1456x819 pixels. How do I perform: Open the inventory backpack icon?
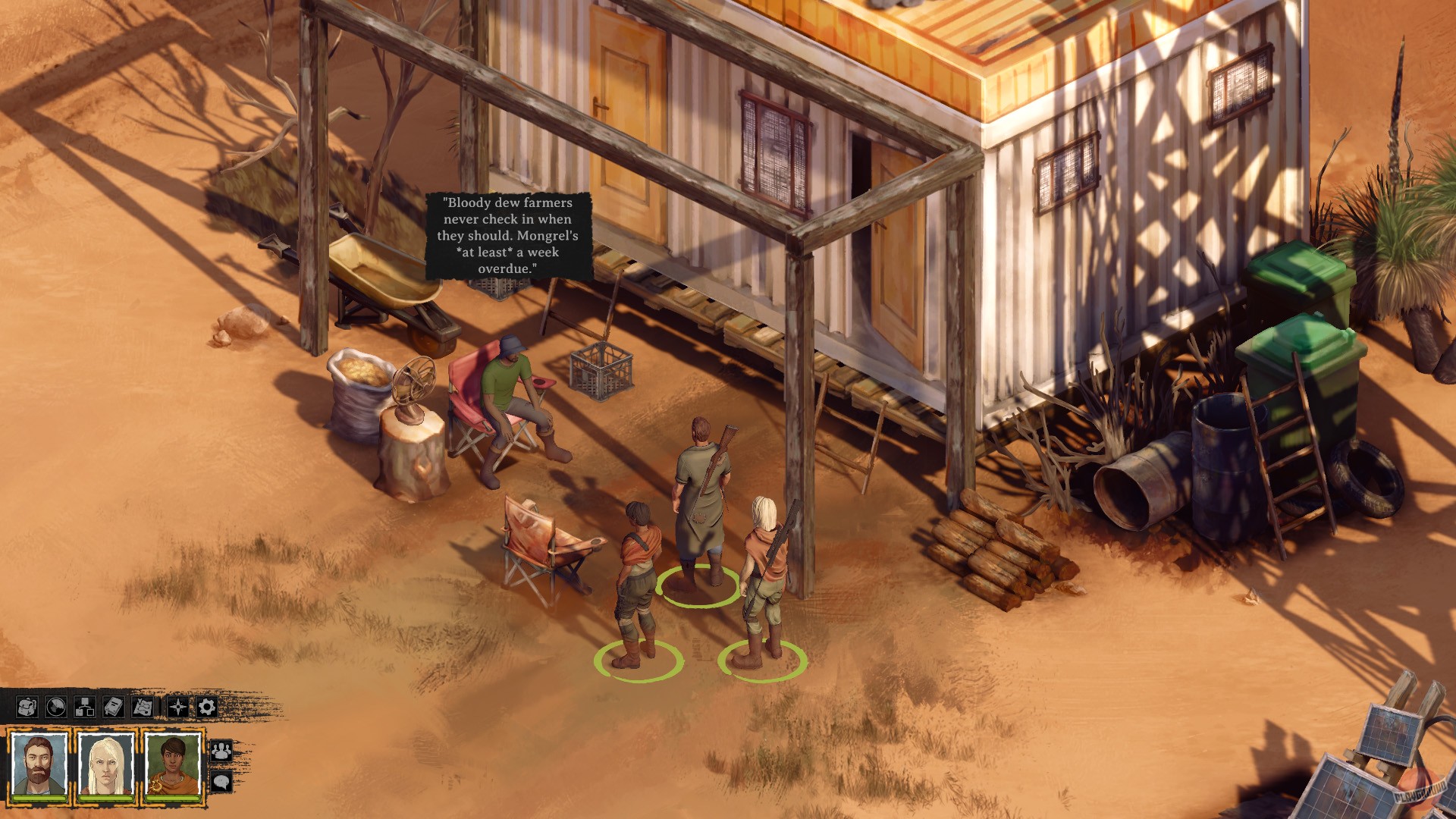[28, 706]
